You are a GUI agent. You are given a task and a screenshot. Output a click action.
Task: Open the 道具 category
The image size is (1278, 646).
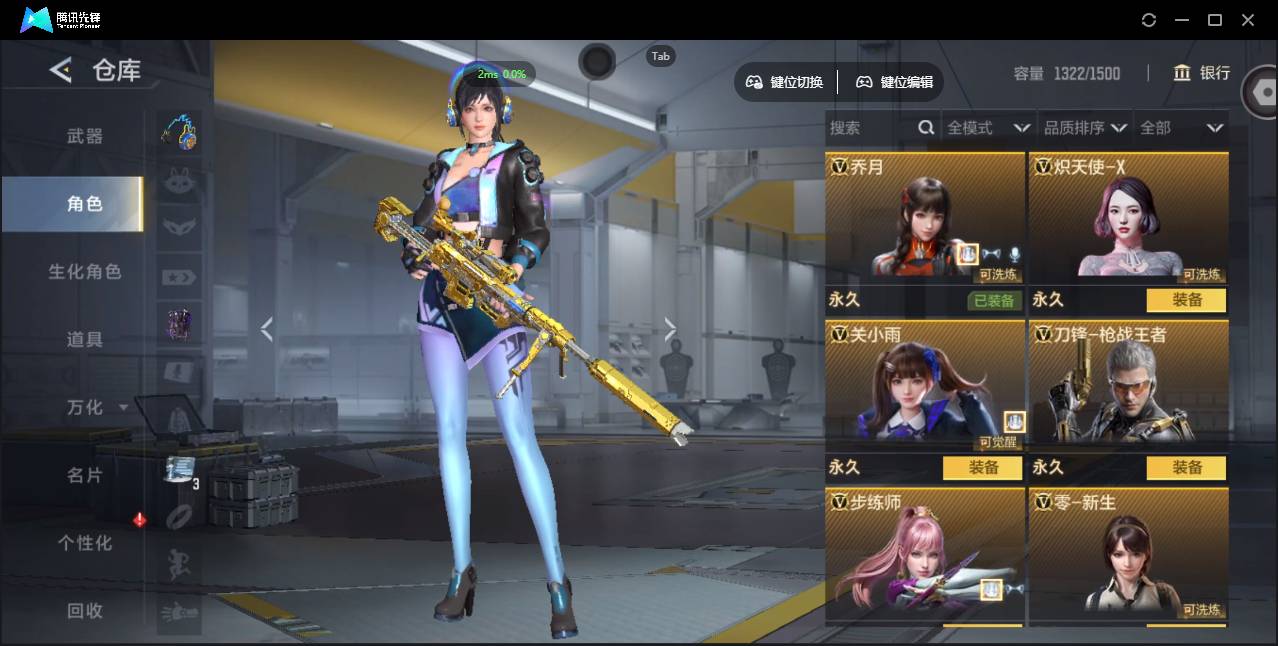(85, 340)
